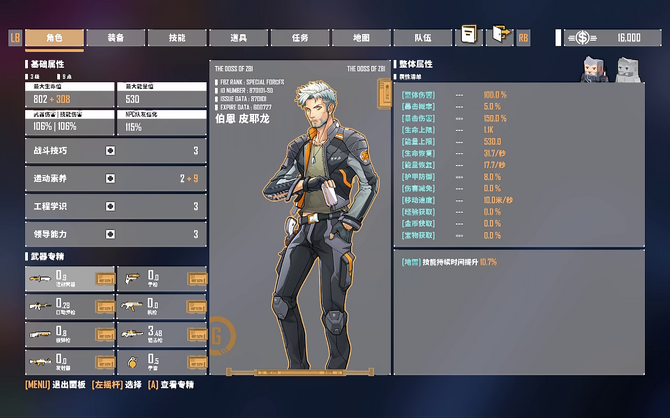The image size is (670, 418).
Task: Click the orange badge on the character card
Action: click(383, 93)
